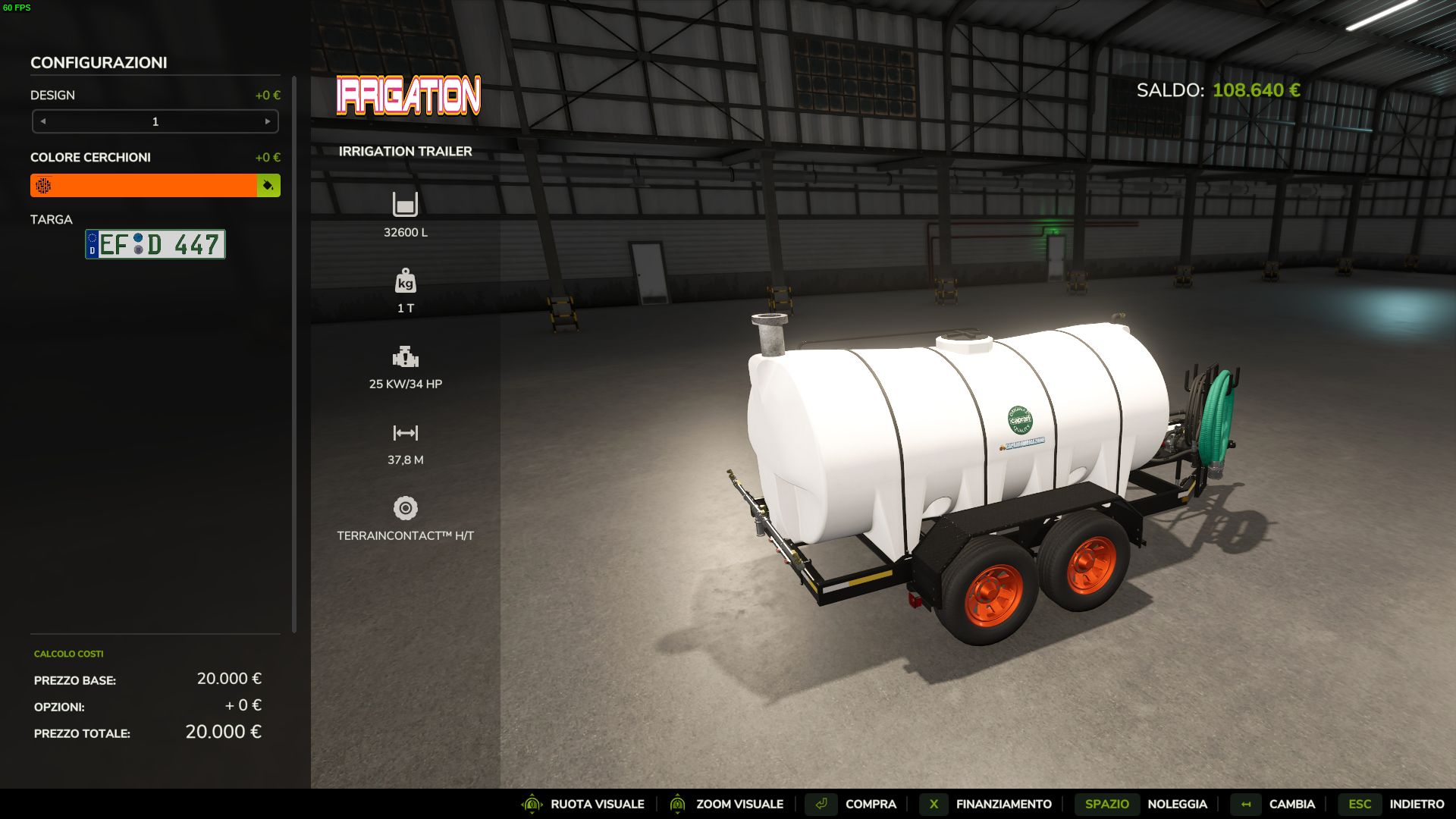Select the previous design with left arrow
This screenshot has height=819, width=1456.
point(43,121)
